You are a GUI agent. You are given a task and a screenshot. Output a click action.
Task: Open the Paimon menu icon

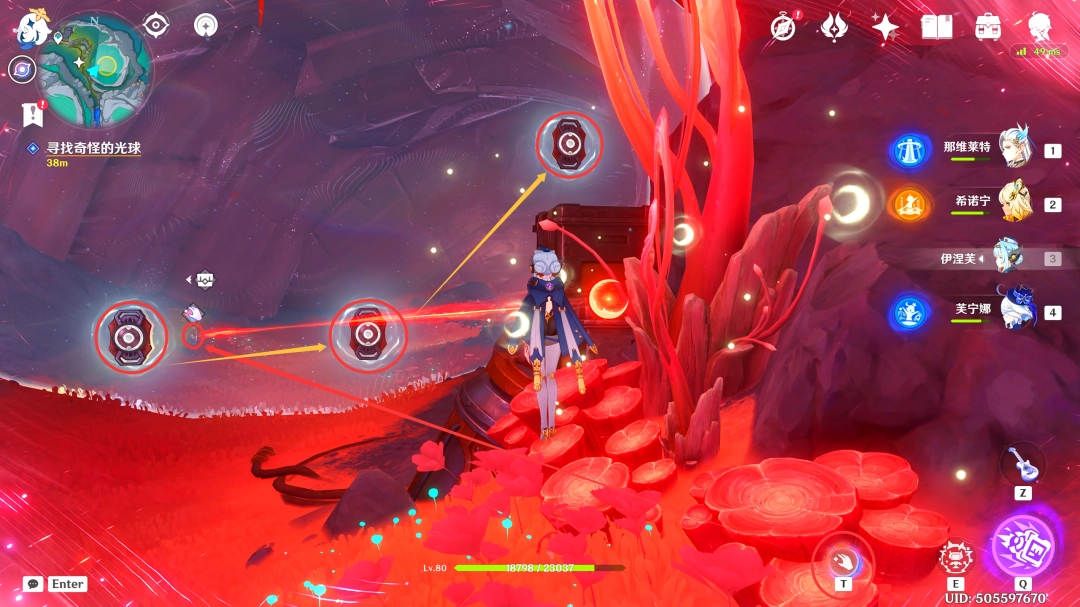tap(33, 28)
